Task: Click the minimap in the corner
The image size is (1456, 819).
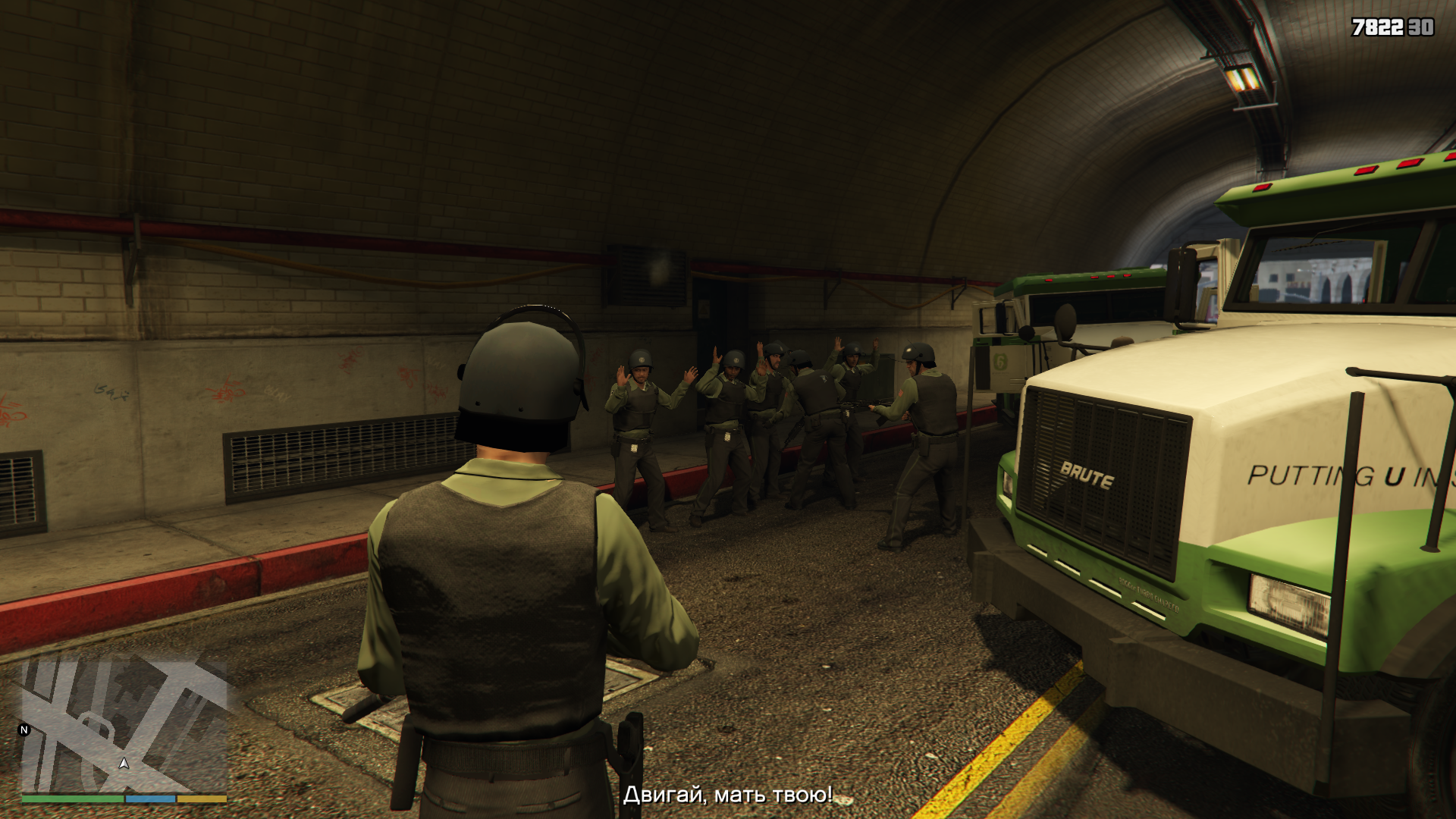Action: [x=124, y=726]
